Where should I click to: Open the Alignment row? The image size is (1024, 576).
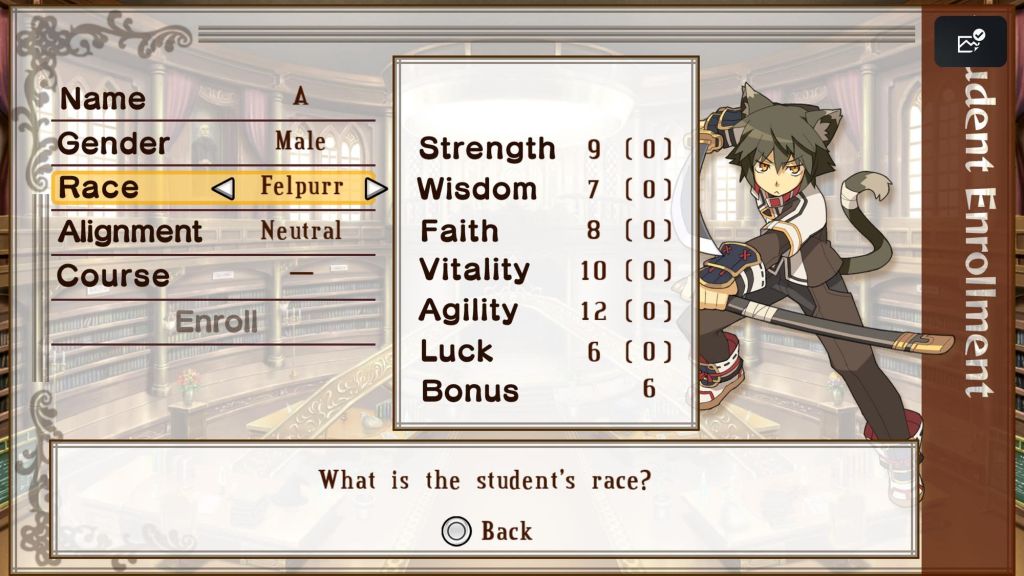tap(213, 231)
